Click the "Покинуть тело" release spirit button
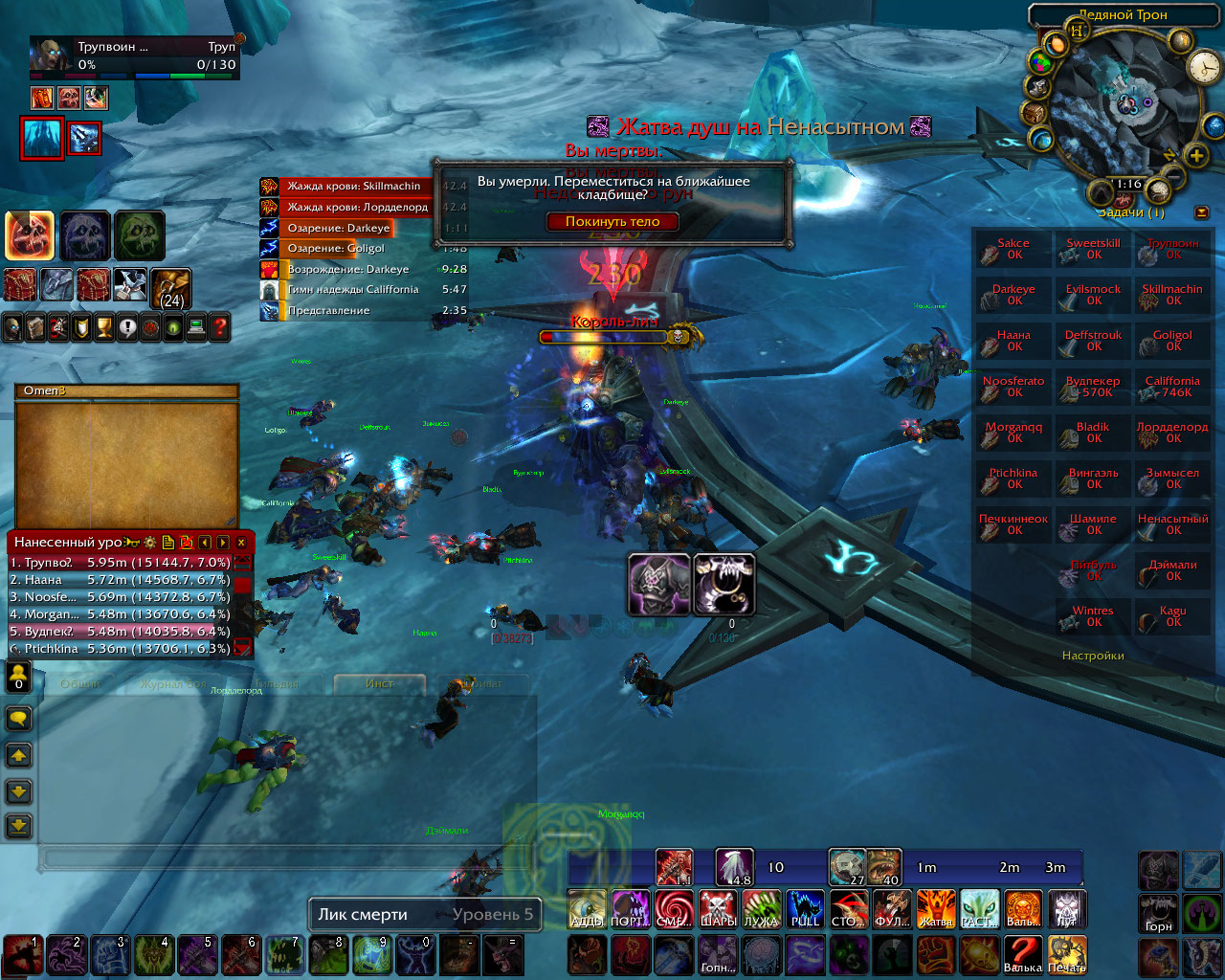 pyautogui.click(x=612, y=221)
